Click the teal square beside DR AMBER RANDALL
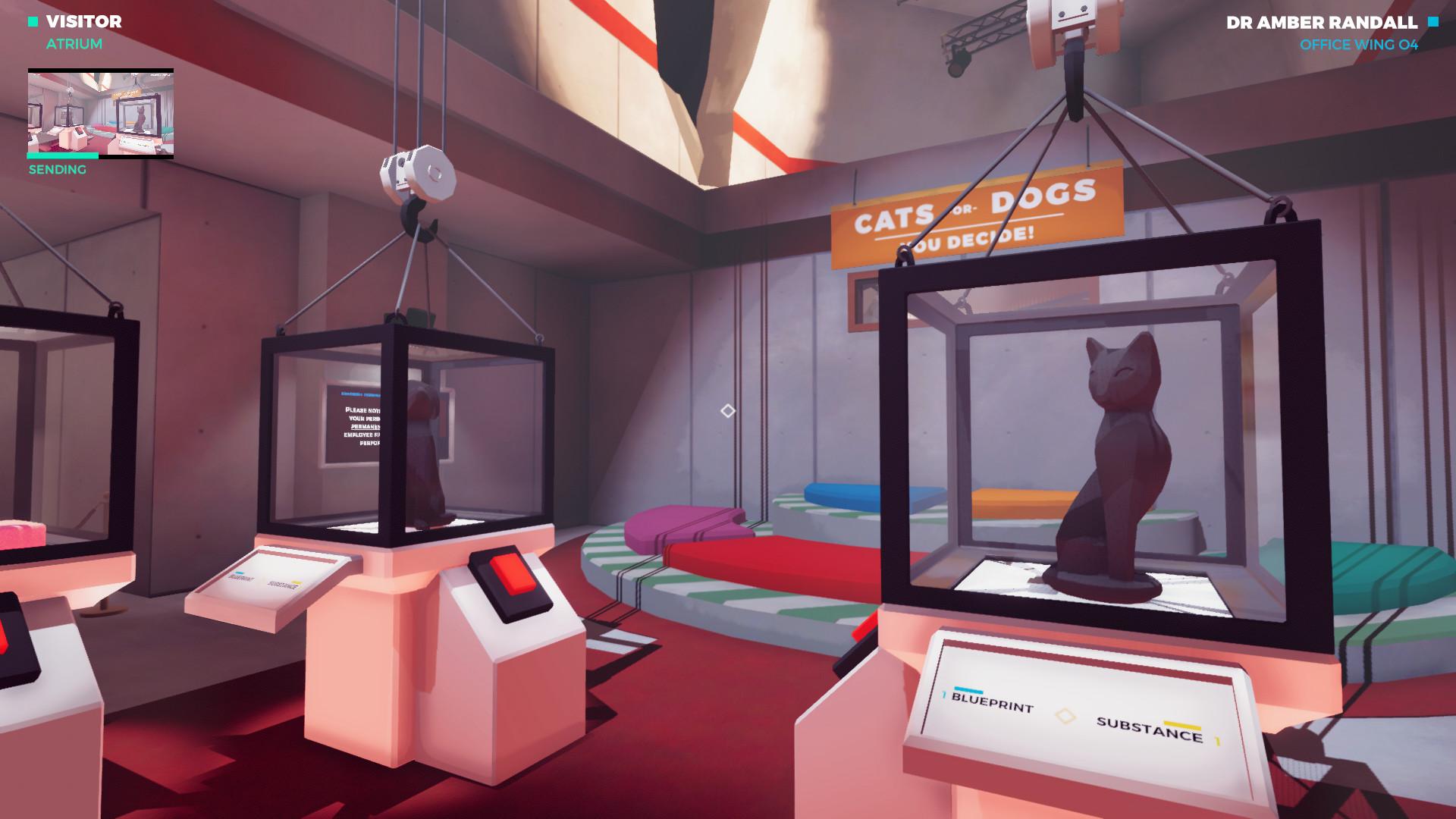Viewport: 1456px width, 819px height. point(1432,24)
